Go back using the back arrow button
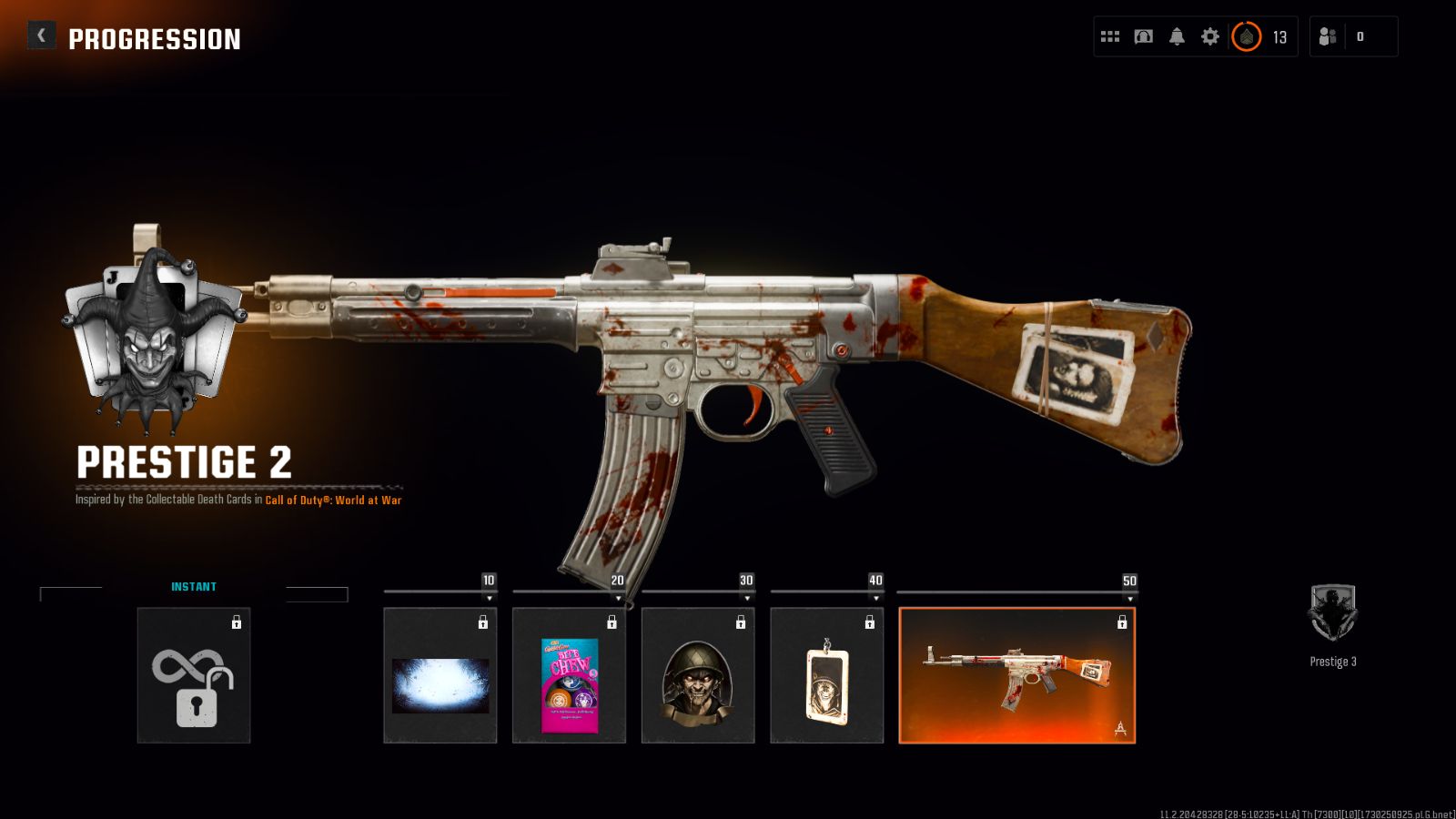 click(x=39, y=35)
